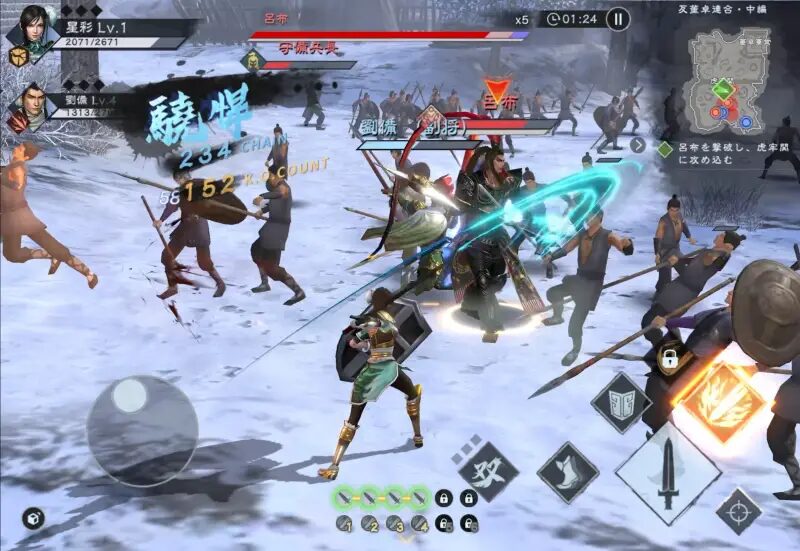Viewport: 800px width, 551px height.
Task: Activate the glowing orange special skill
Action: [x=718, y=399]
